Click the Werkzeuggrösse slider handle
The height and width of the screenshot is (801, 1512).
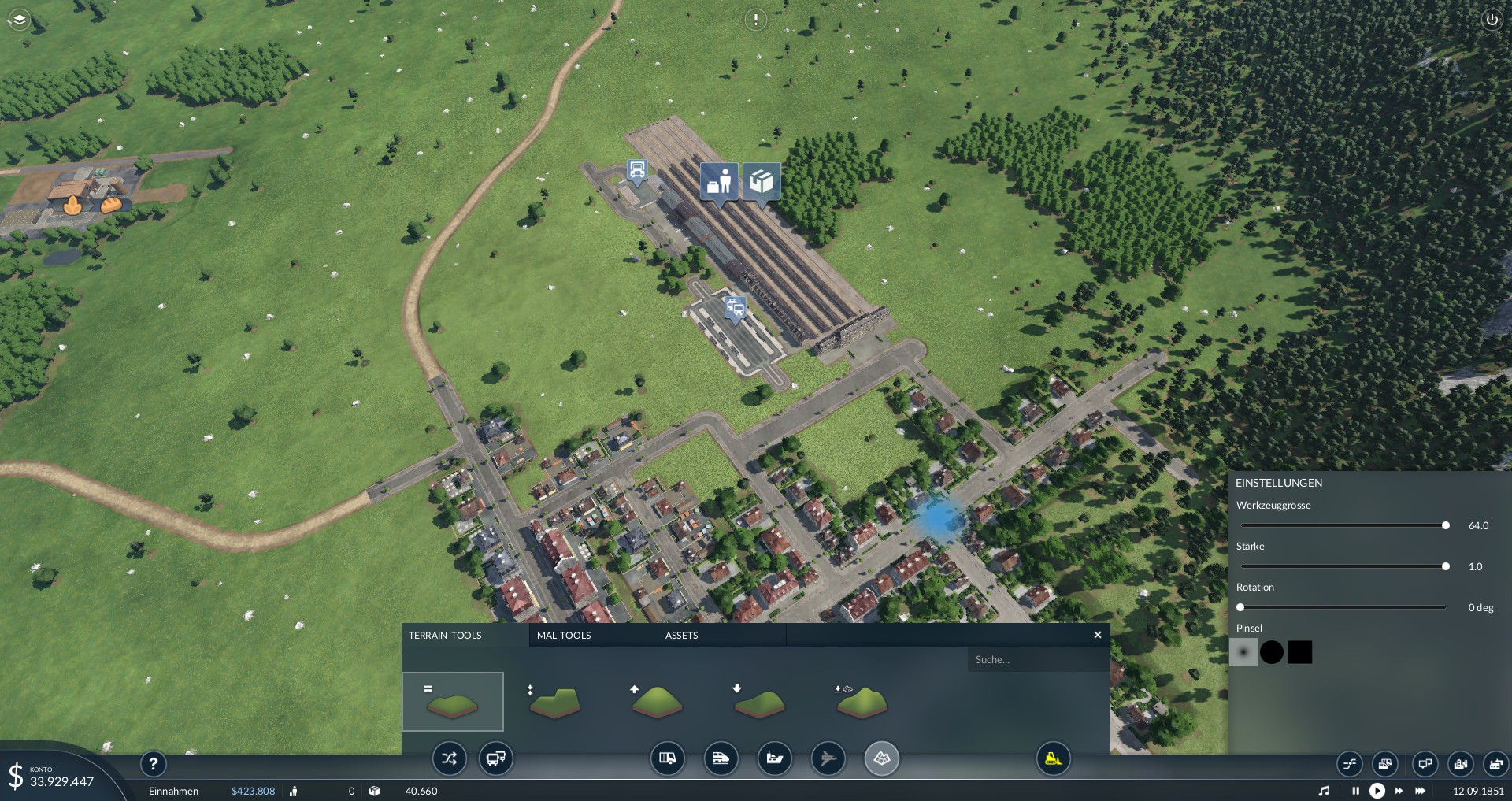[x=1446, y=525]
